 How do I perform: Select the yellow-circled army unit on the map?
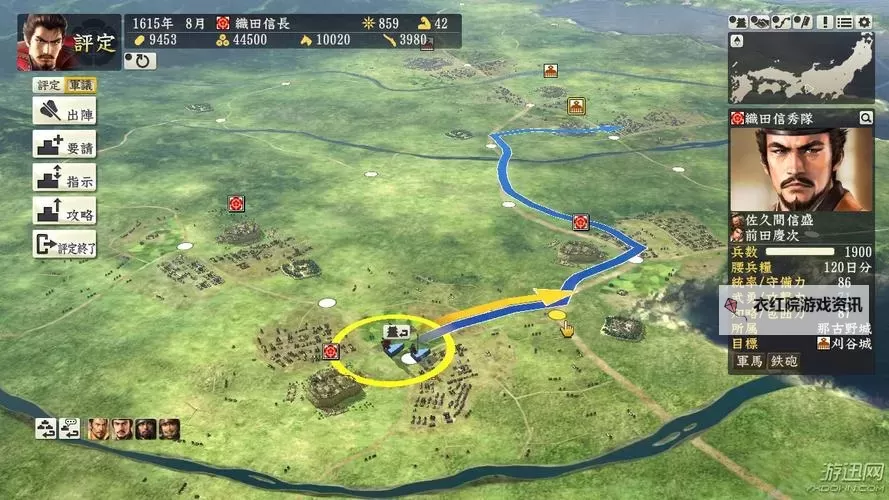(393, 347)
